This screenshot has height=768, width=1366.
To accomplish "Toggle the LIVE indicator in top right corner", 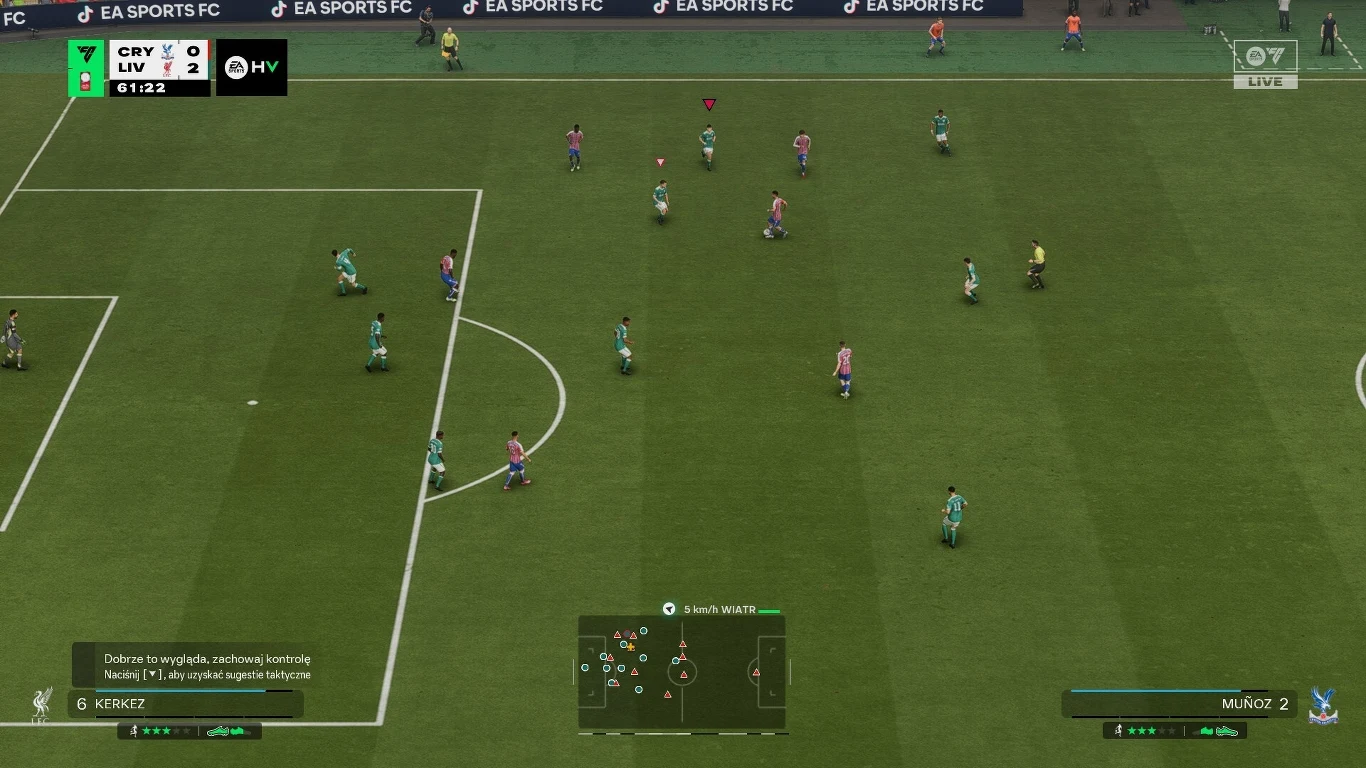I will (x=1264, y=81).
